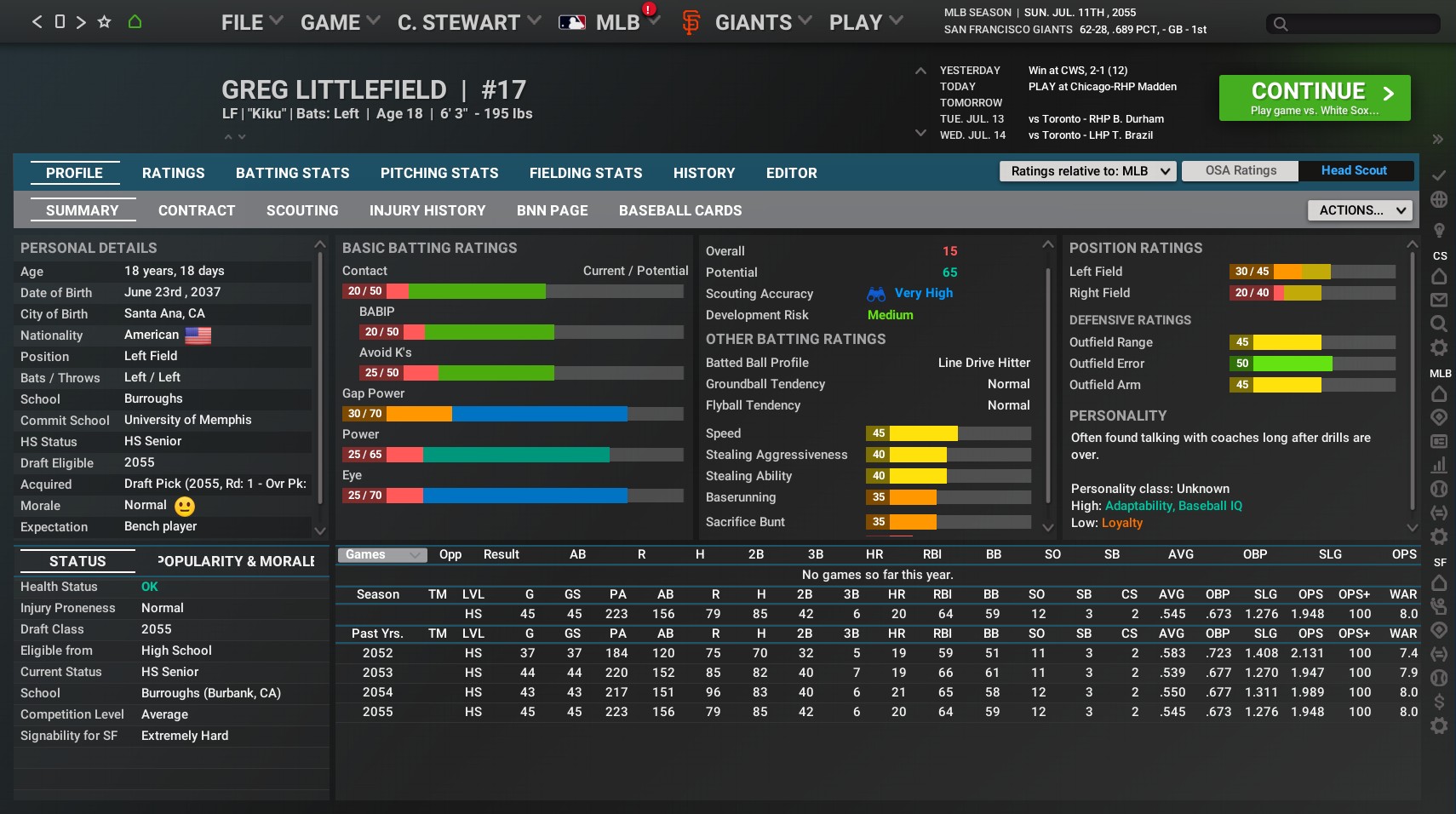Open the Giants team home icon in sidebar
The image size is (1456, 814).
pyautogui.click(x=1439, y=582)
